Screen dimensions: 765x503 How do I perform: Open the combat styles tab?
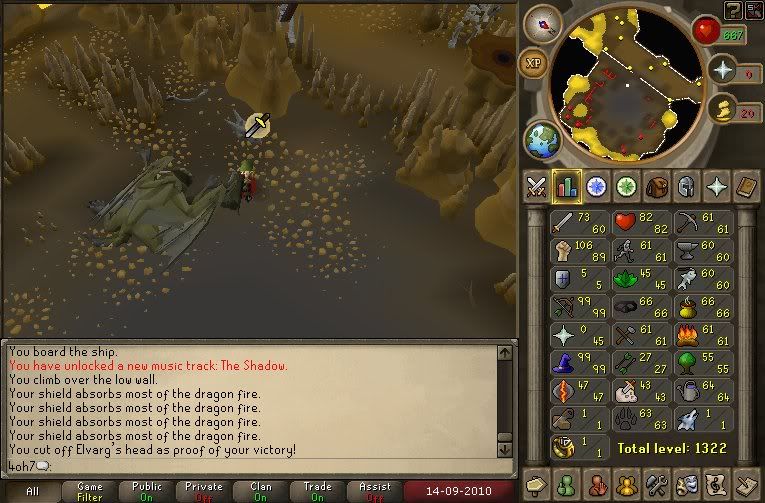tap(536, 187)
